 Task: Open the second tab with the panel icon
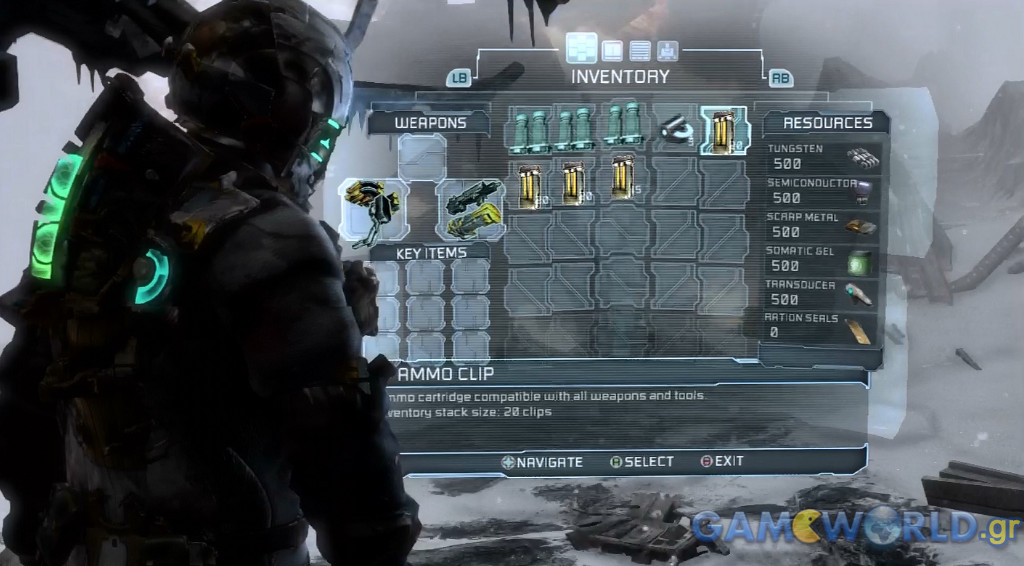[612, 50]
